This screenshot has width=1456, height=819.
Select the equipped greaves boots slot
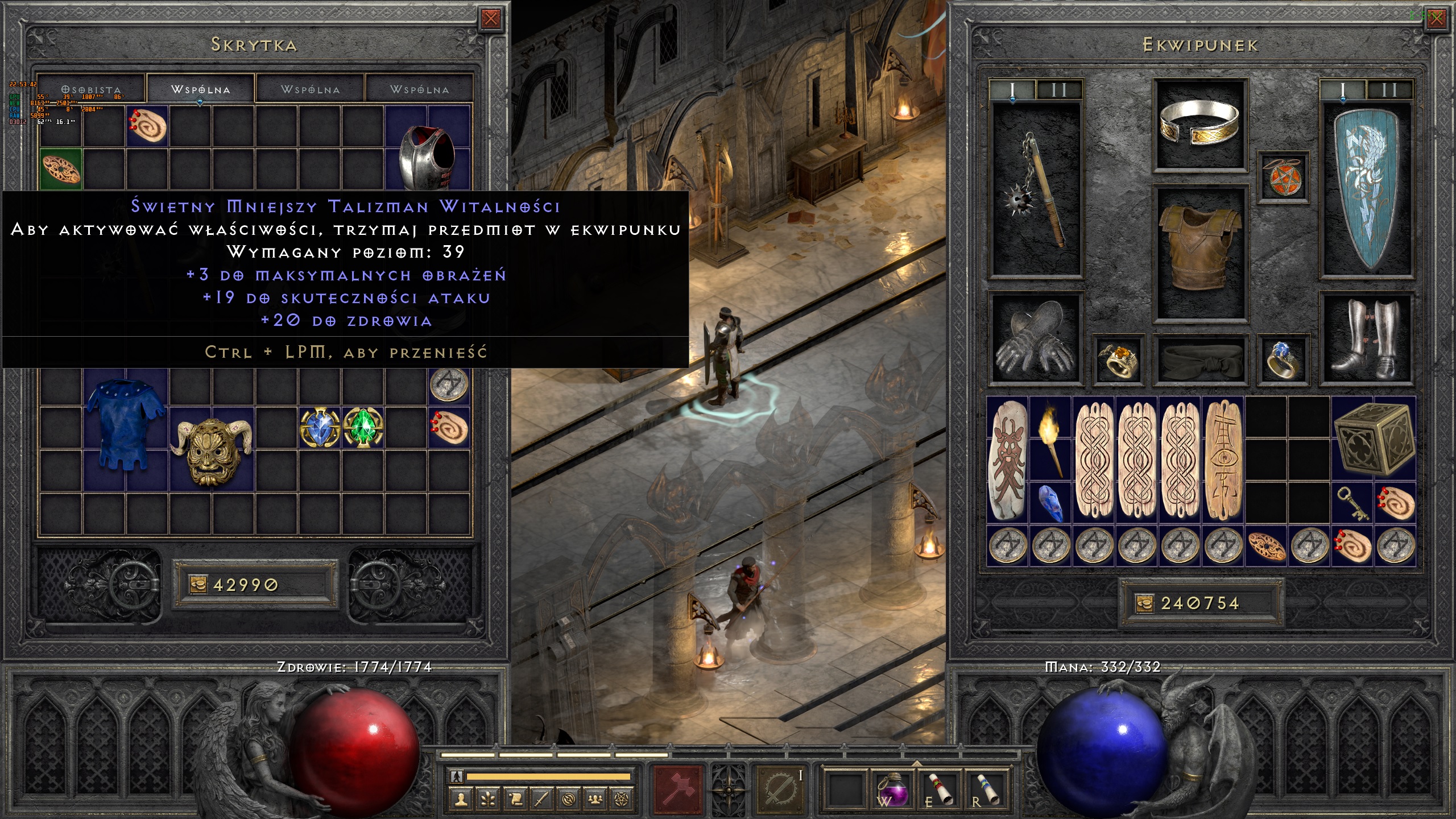(x=1366, y=339)
